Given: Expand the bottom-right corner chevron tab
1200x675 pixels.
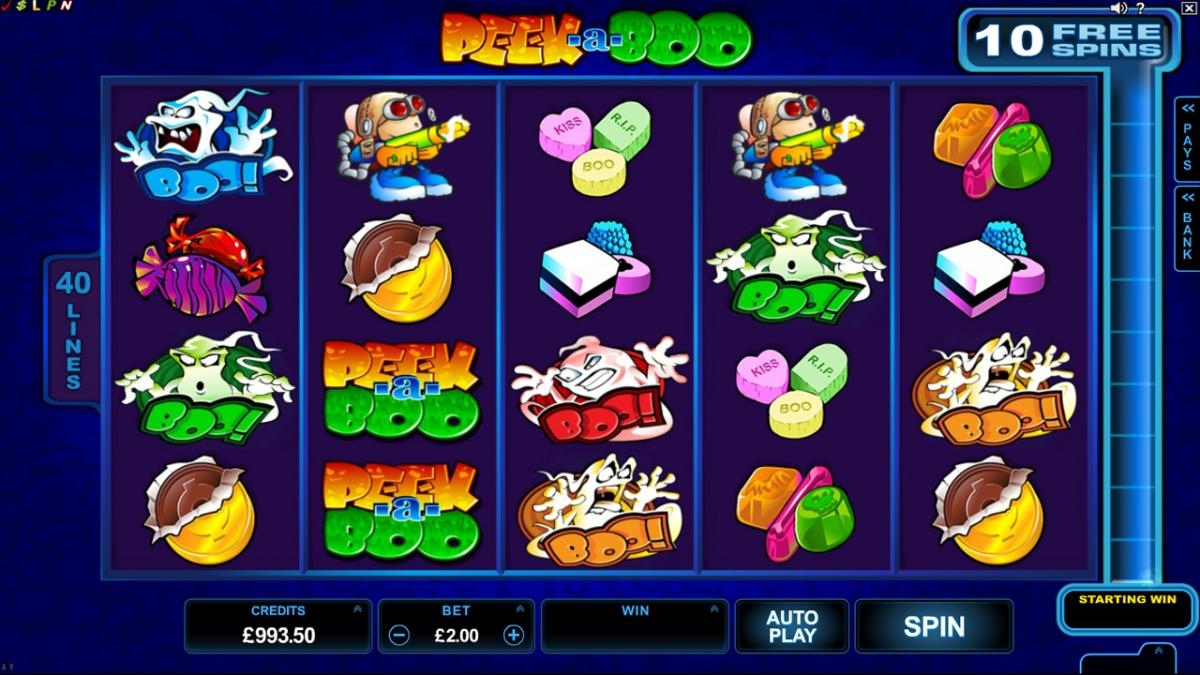Looking at the screenshot, I should point(1158,651).
